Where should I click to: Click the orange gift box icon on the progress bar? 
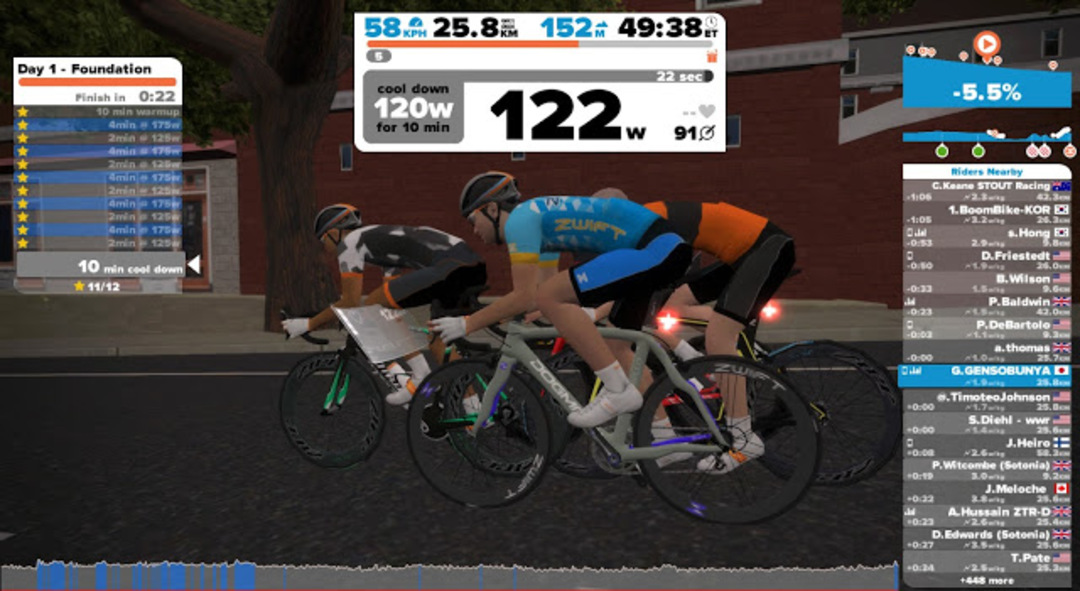[712, 56]
